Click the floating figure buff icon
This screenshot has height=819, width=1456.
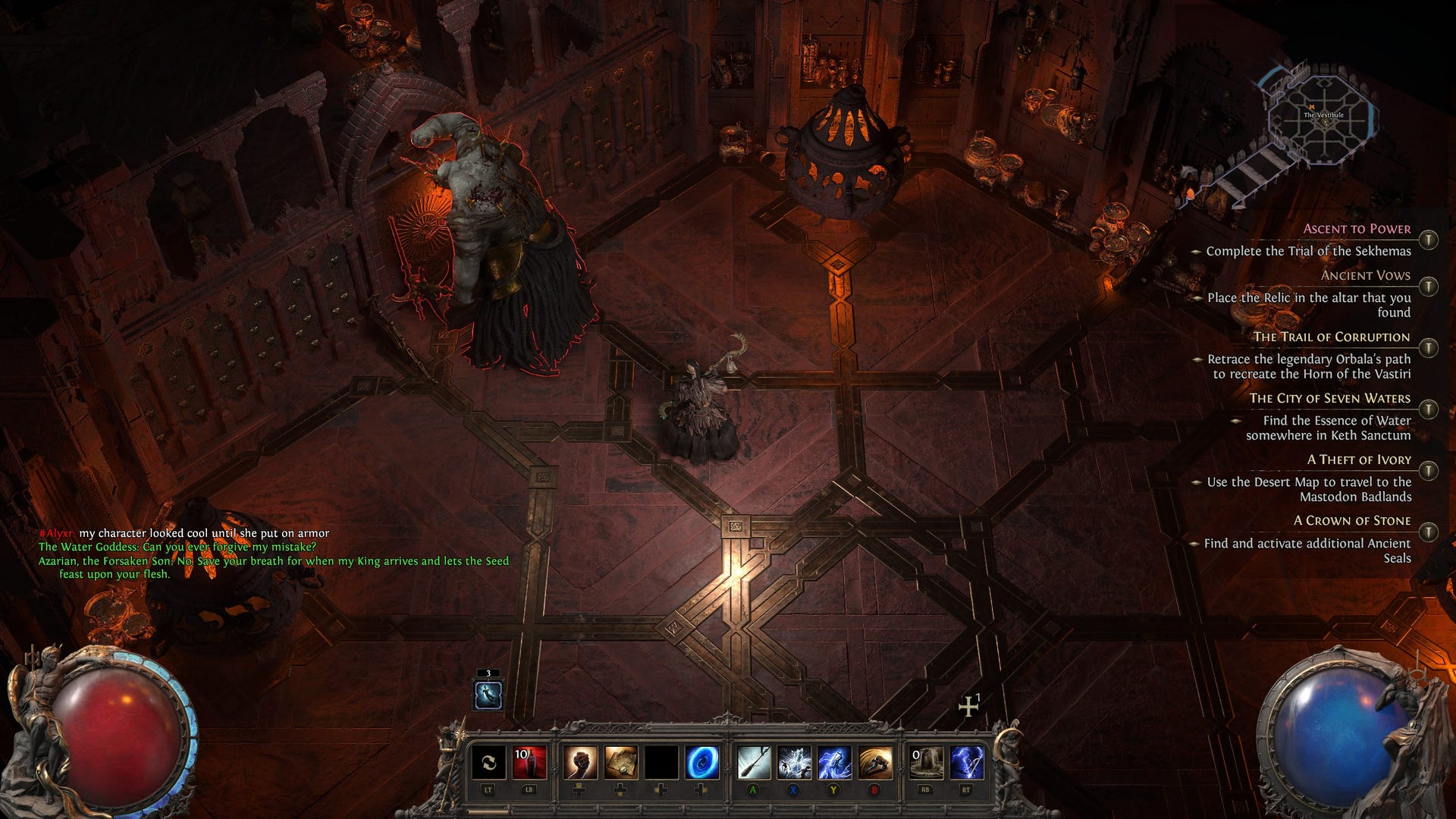coord(488,695)
